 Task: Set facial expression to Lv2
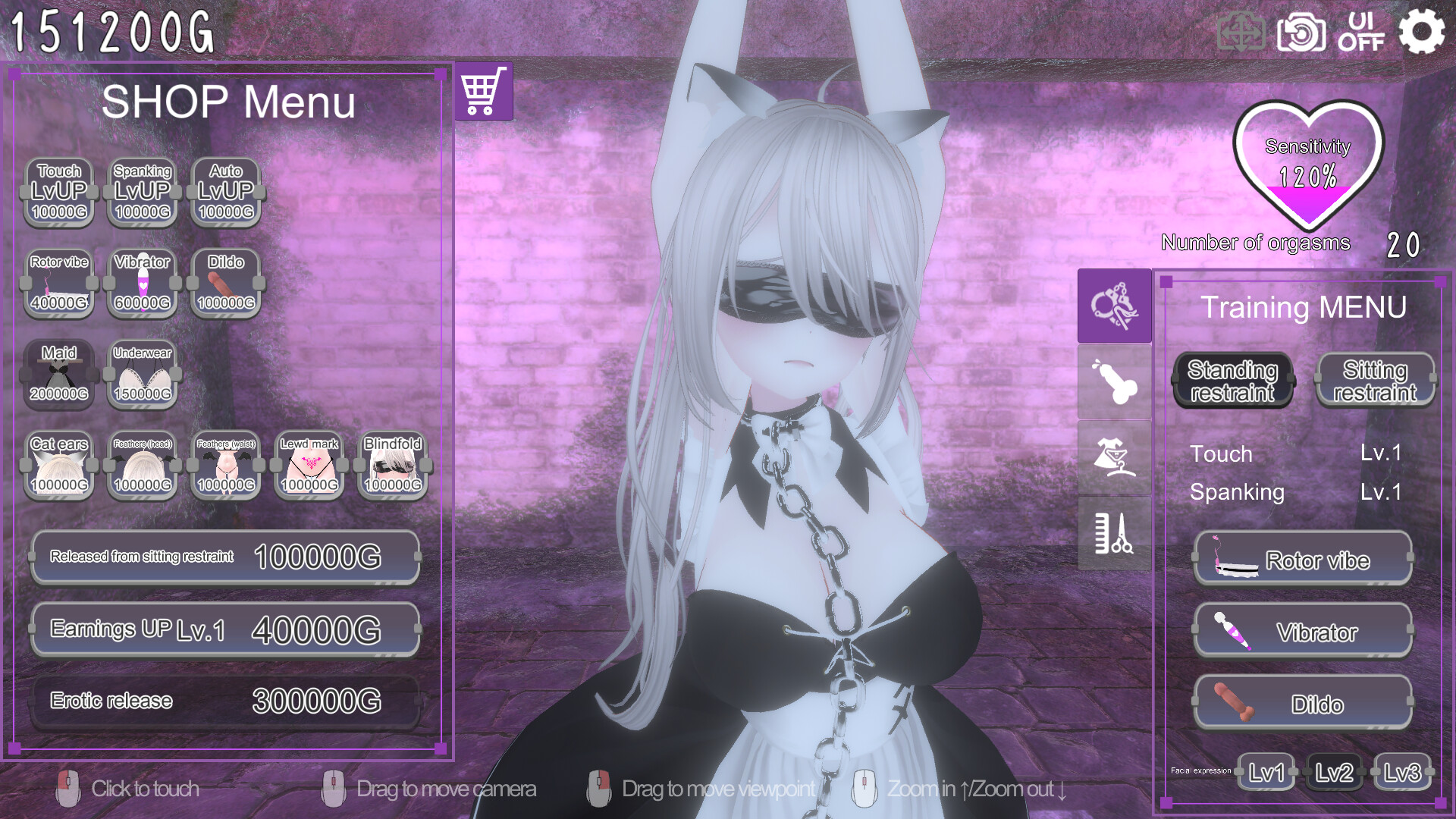(x=1334, y=773)
